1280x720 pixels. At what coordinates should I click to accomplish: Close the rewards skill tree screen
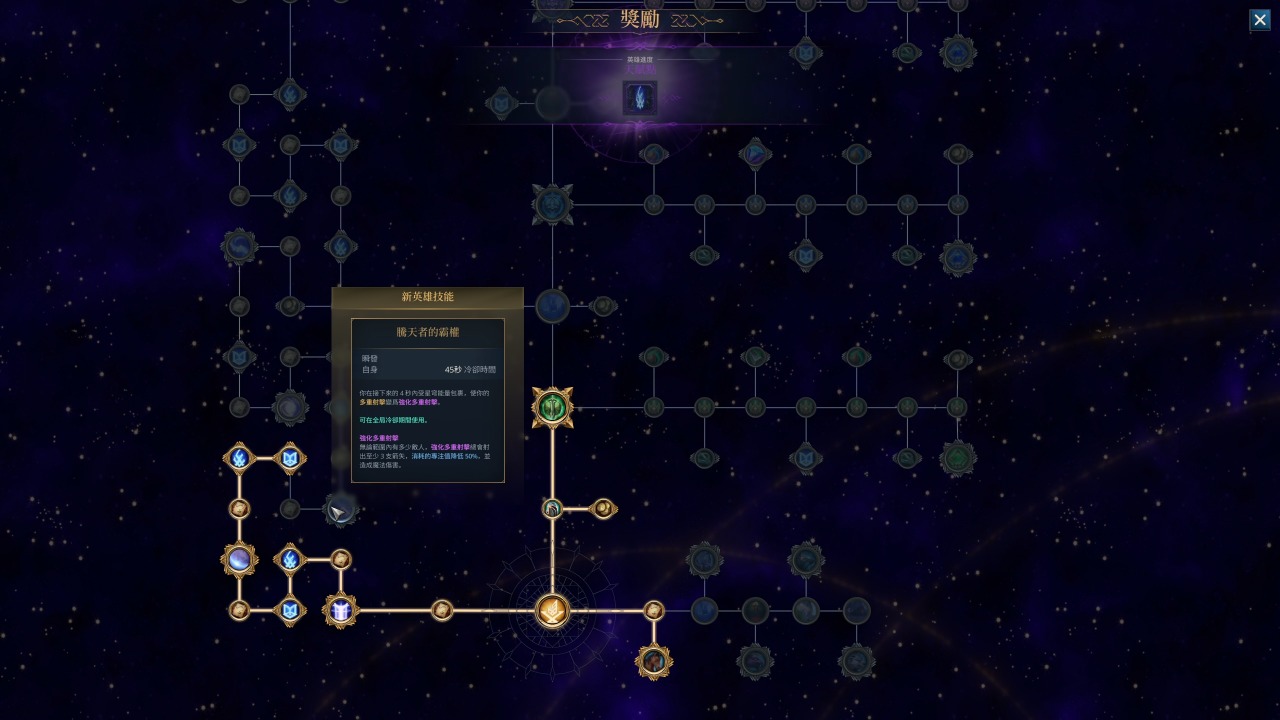[1260, 20]
